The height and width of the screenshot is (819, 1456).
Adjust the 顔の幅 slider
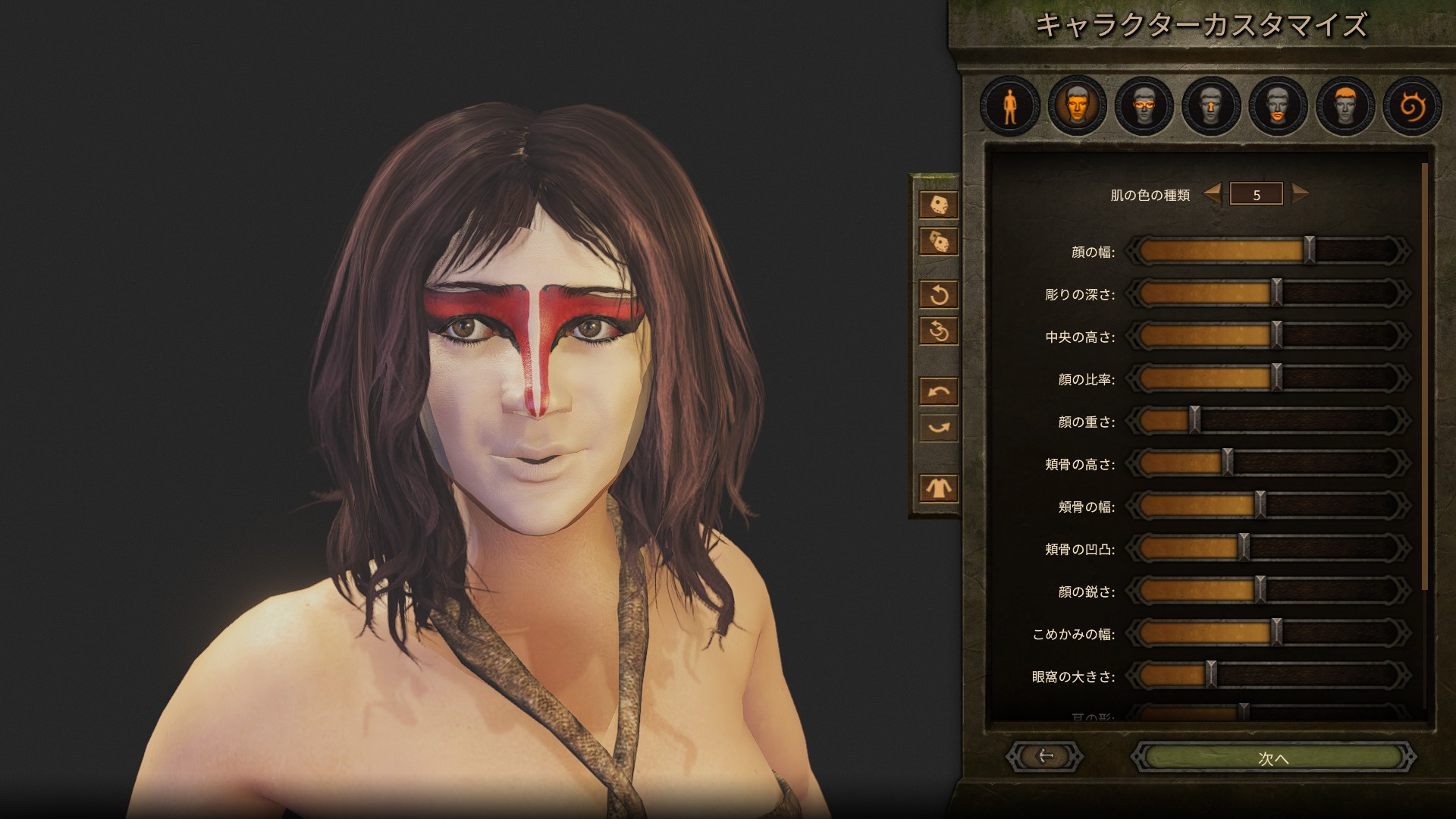(1310, 251)
